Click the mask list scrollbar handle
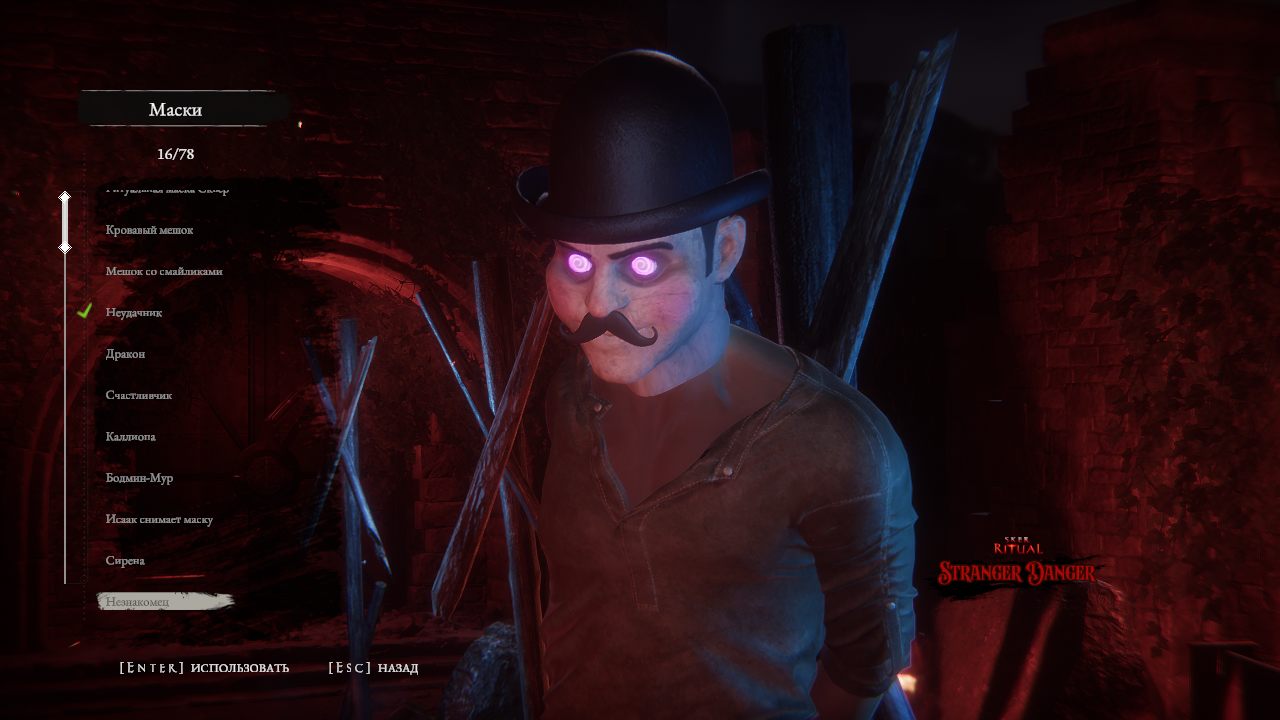 pyautogui.click(x=65, y=222)
